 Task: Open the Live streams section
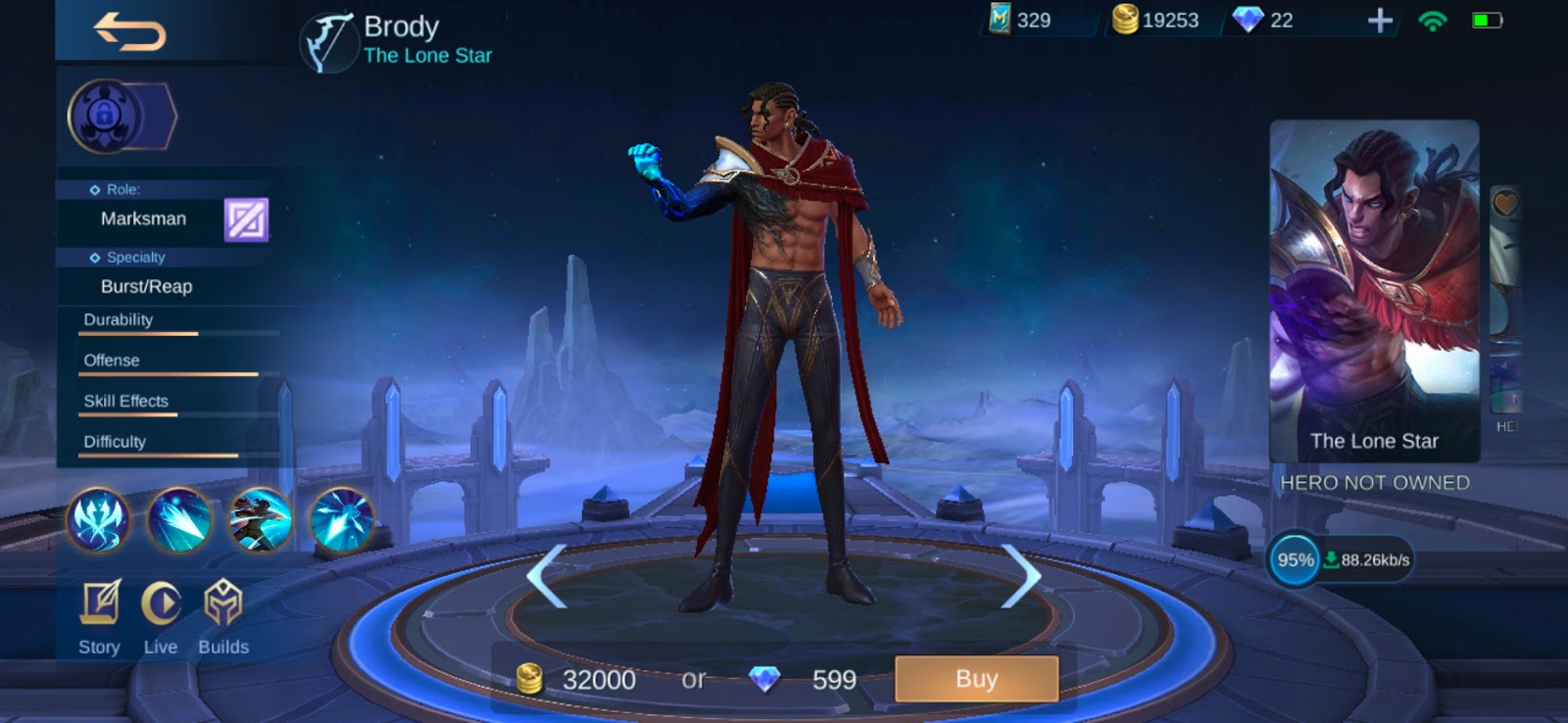pos(161,617)
